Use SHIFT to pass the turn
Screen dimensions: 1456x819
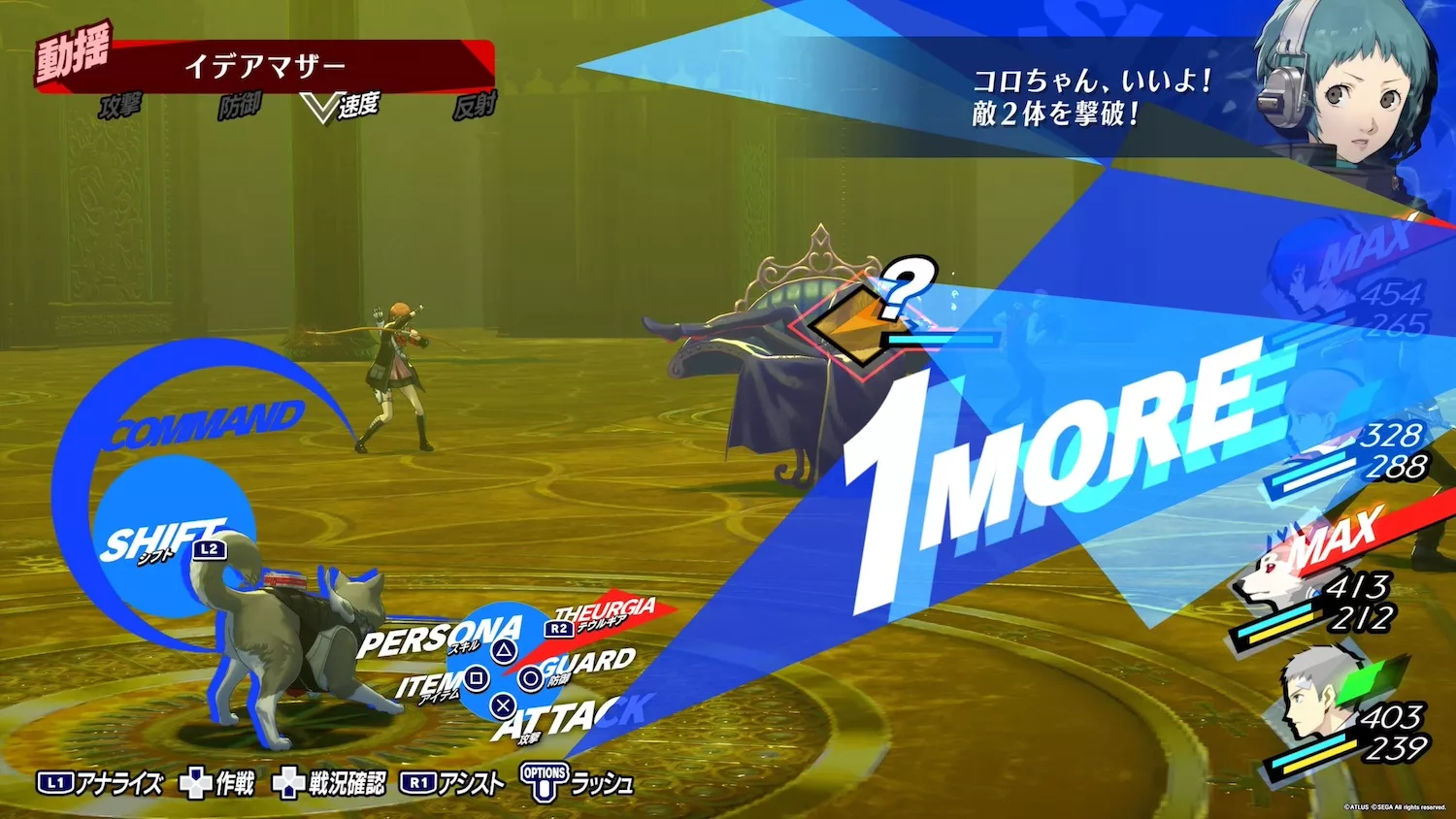click(x=165, y=537)
